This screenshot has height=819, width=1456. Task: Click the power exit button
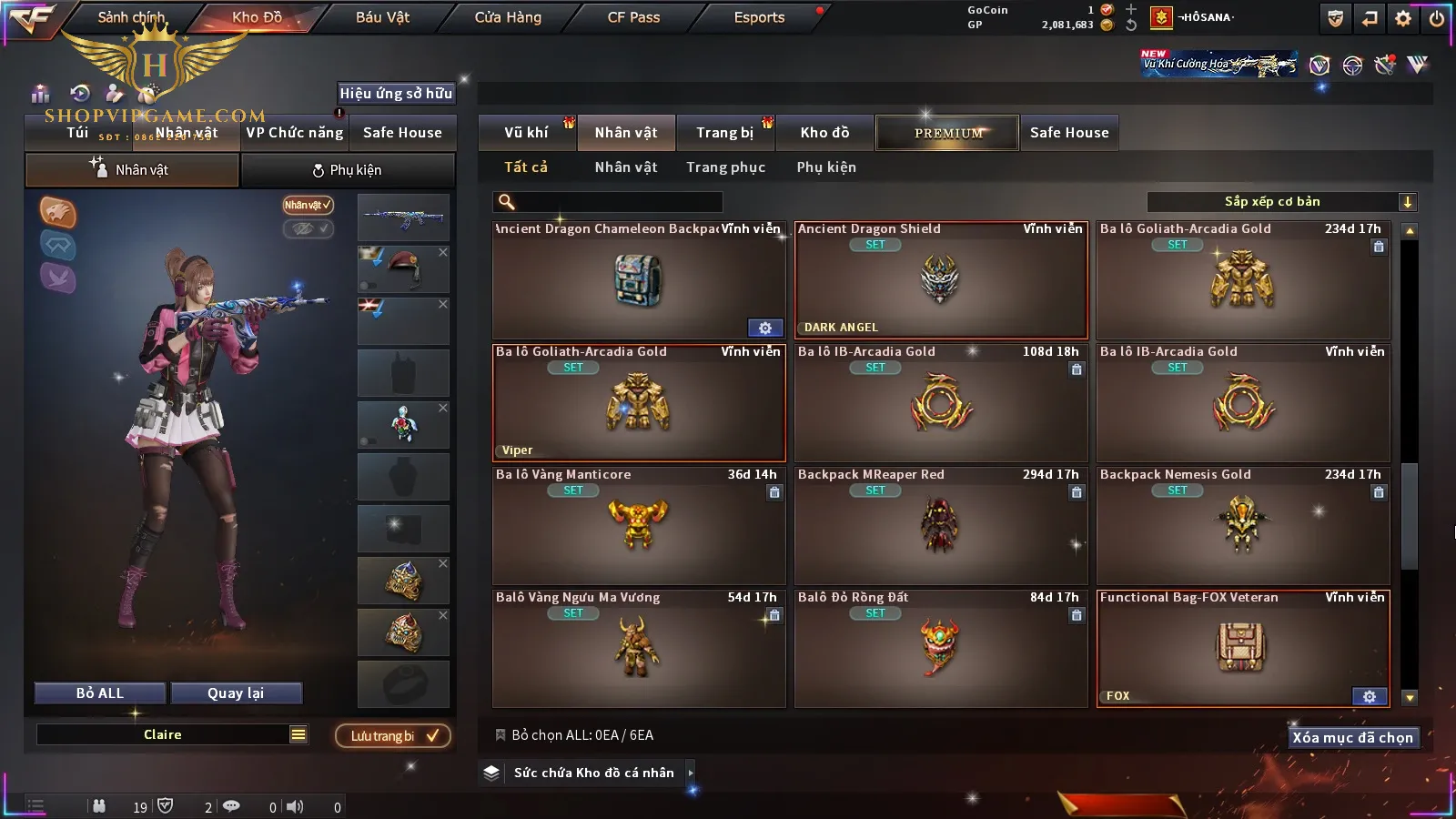pos(1437,18)
